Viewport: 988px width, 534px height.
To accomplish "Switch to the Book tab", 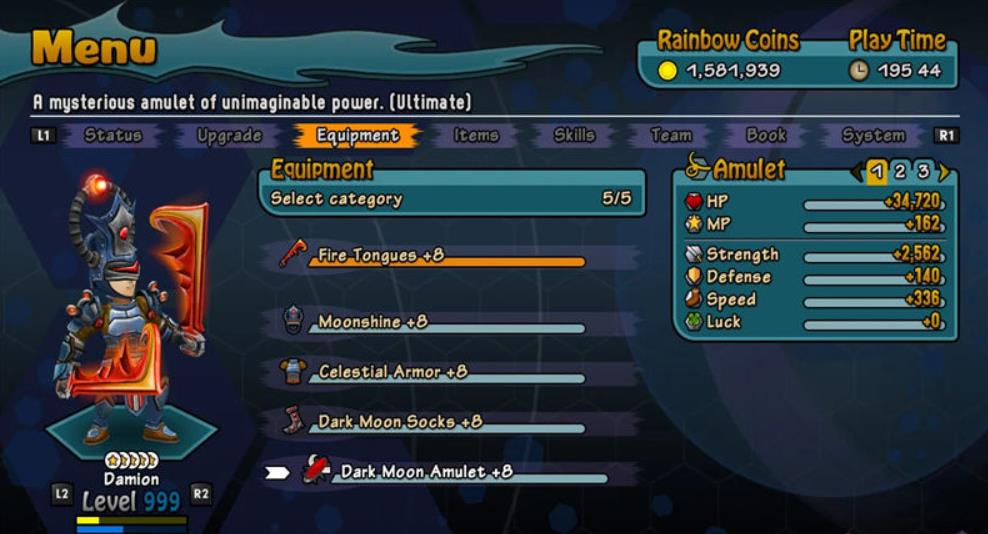I will [x=766, y=135].
